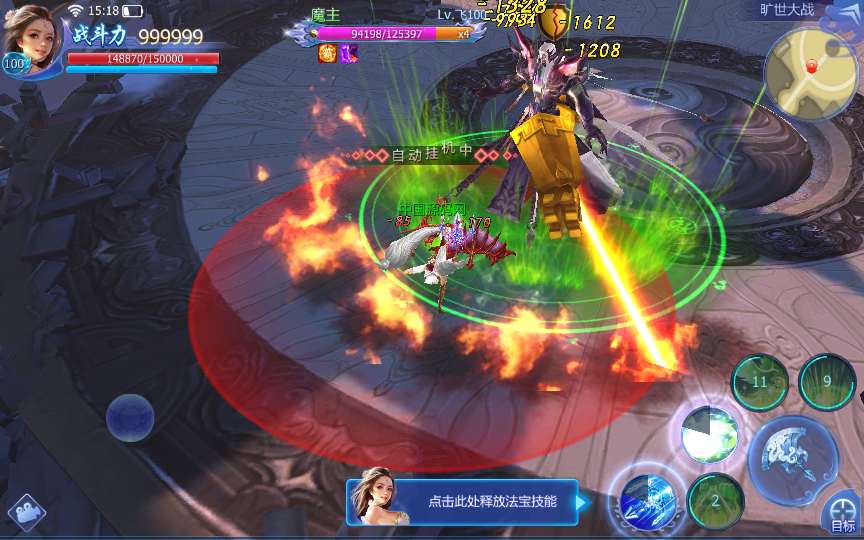Release the blue magic treasure skill
This screenshot has width=864, height=540.
[x=647, y=498]
